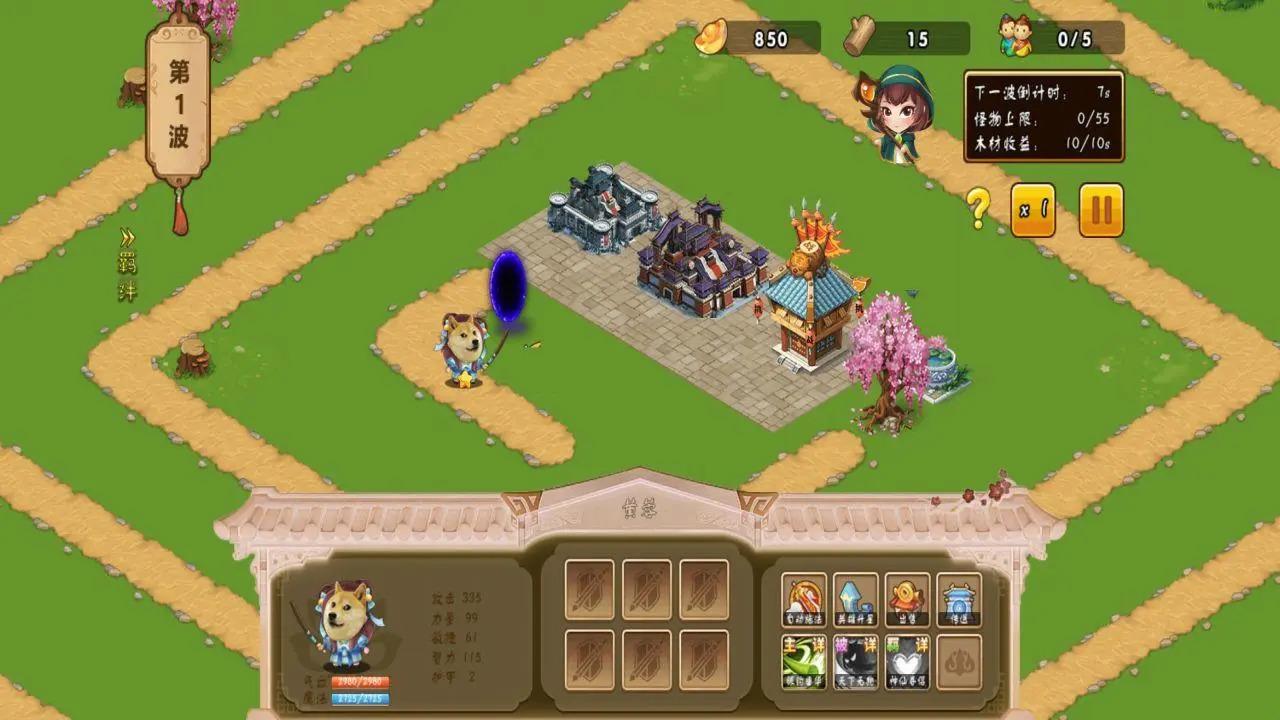The height and width of the screenshot is (720, 1280).
Task: Open help with the yellow question mark
Action: click(x=978, y=209)
